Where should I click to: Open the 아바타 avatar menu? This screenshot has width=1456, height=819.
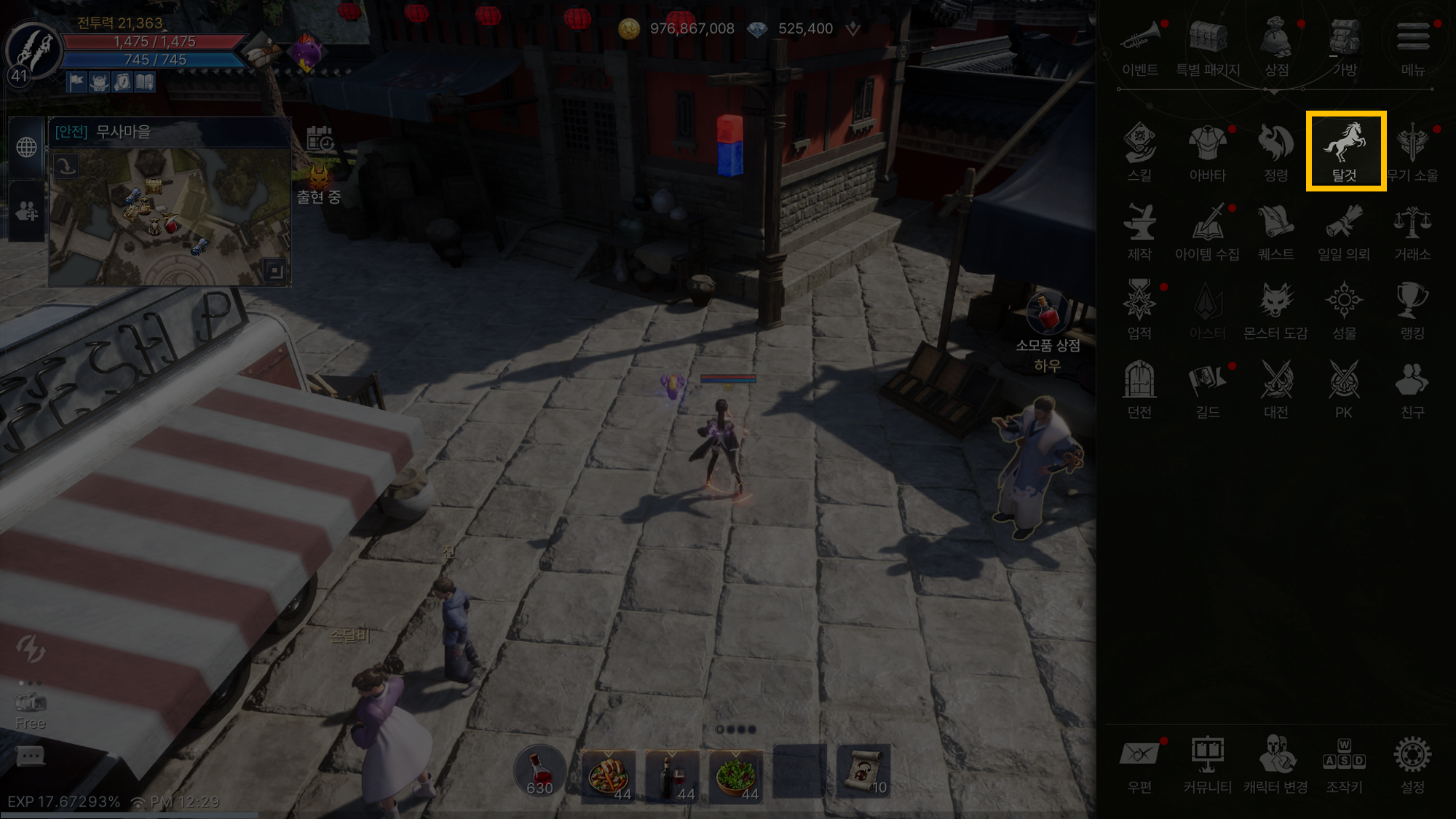click(1208, 150)
